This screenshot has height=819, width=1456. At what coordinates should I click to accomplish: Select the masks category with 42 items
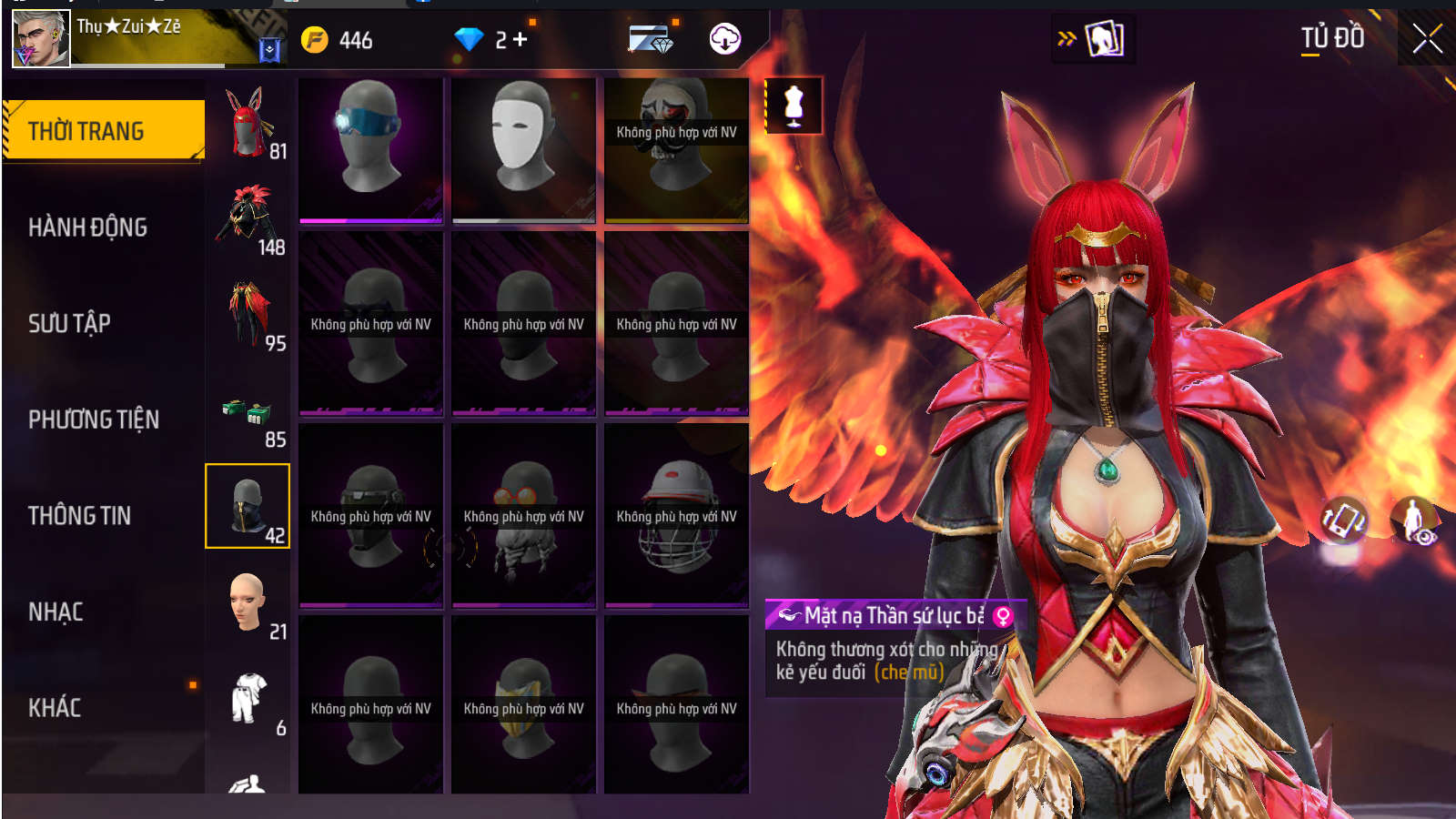click(x=248, y=506)
